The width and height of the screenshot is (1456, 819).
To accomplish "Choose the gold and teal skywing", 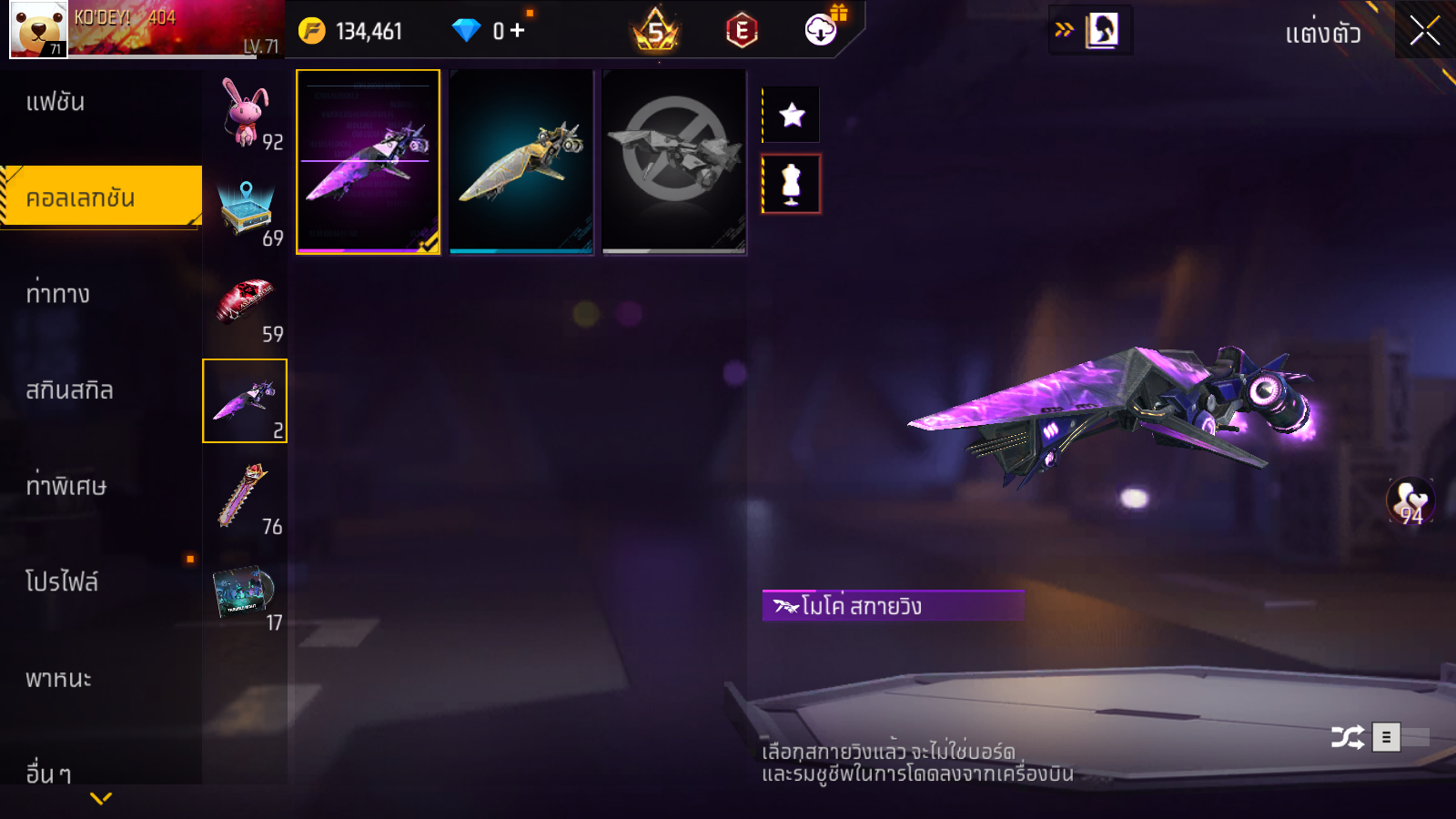I will (x=521, y=162).
